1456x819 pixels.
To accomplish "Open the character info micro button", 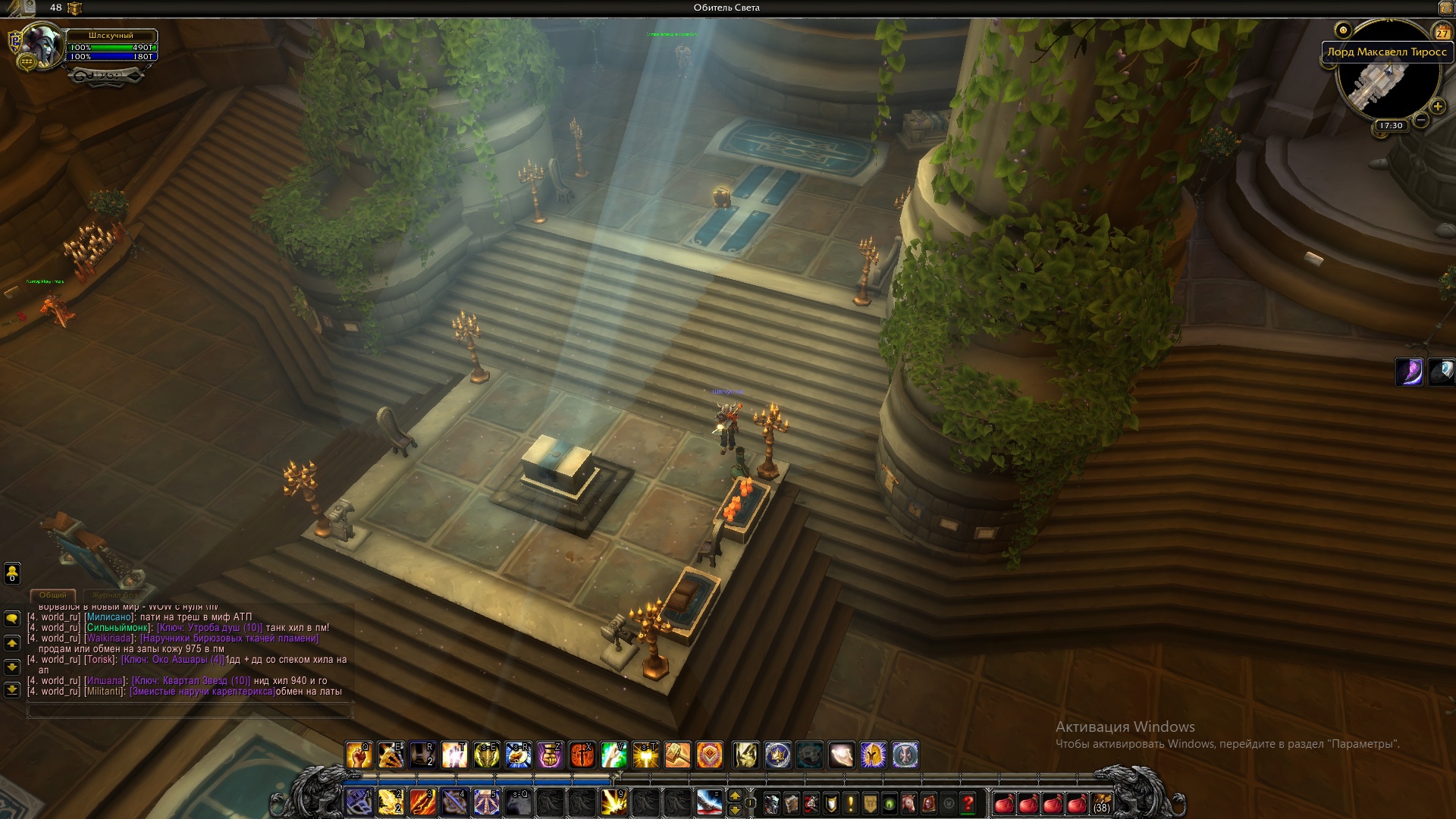I will (x=771, y=803).
